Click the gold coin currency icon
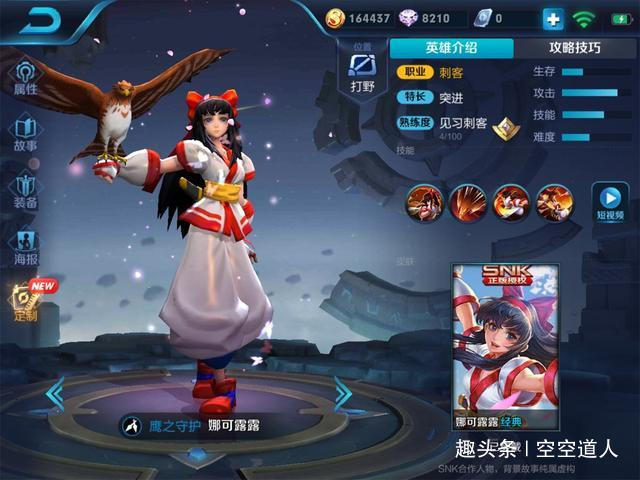Image resolution: width=640 pixels, height=480 pixels. pos(335,18)
